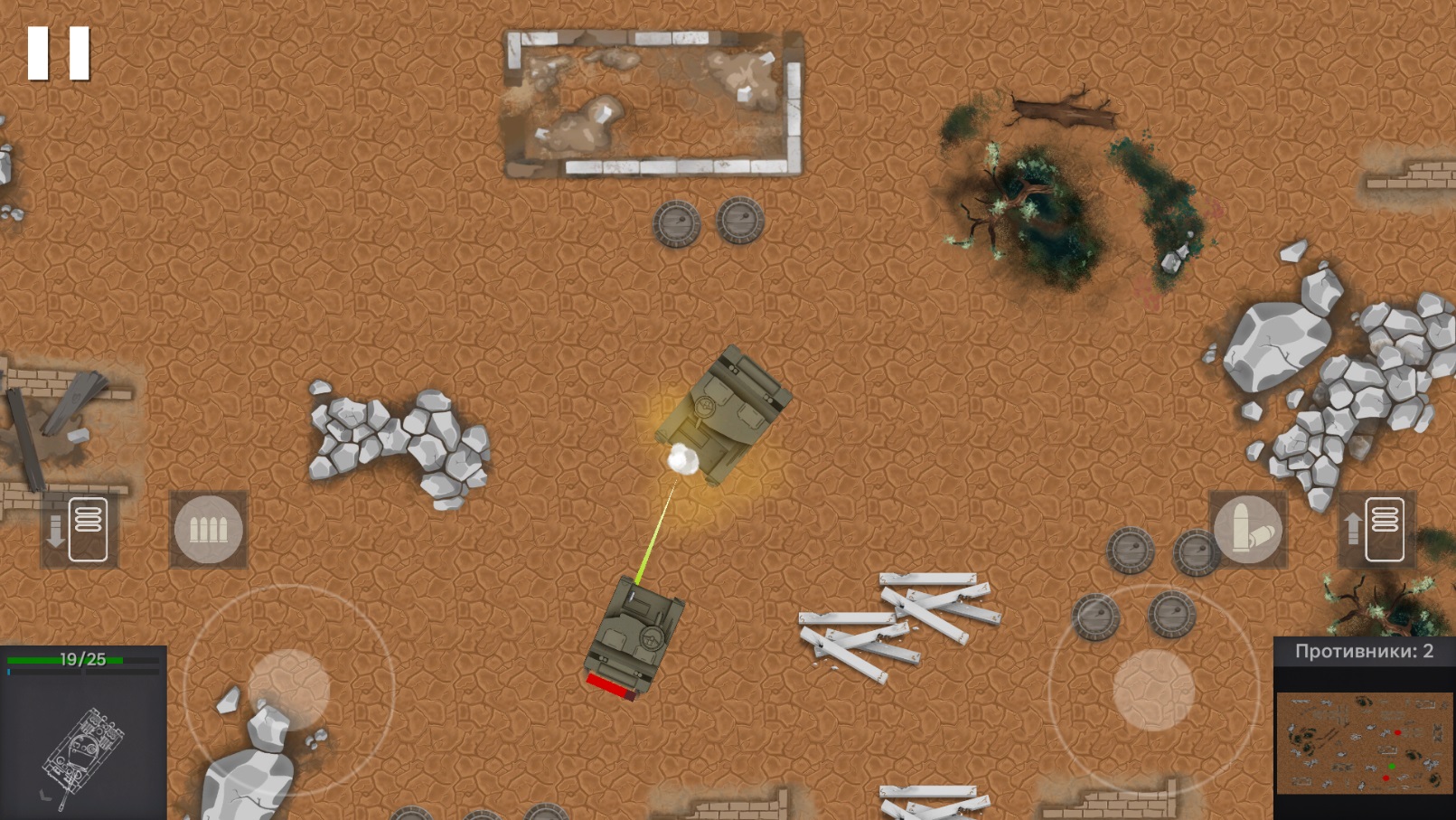Image resolution: width=1456 pixels, height=820 pixels.
Task: Pause the game with the pause button
Action: click(60, 52)
